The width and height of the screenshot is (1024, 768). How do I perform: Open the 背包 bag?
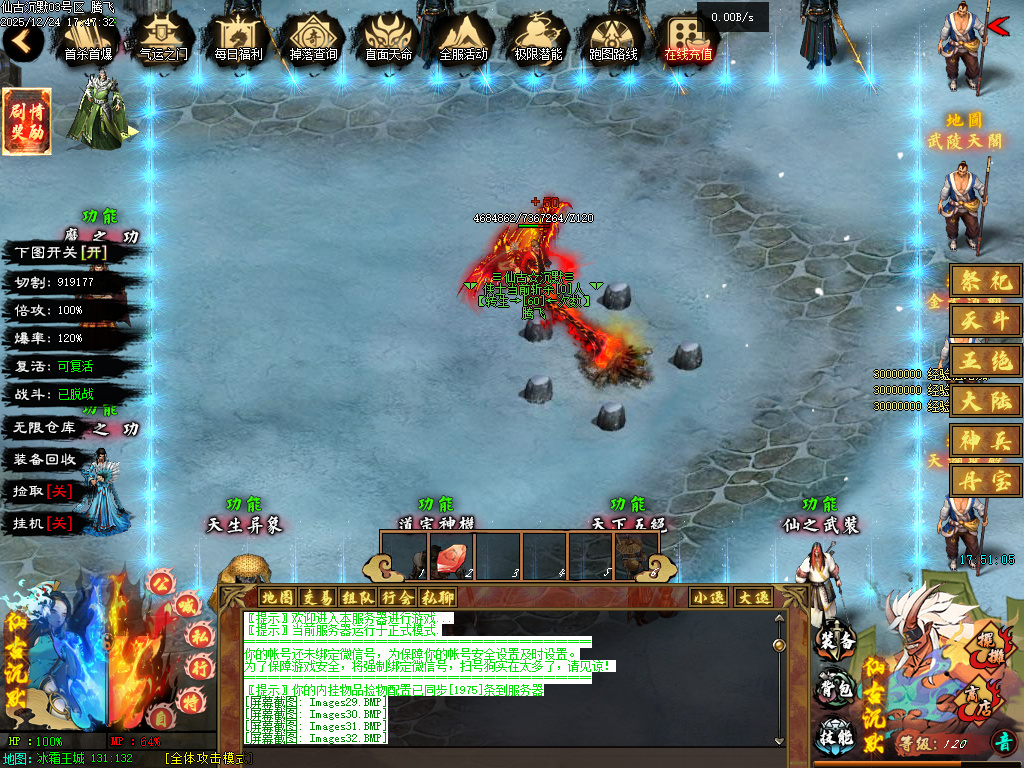tap(836, 688)
